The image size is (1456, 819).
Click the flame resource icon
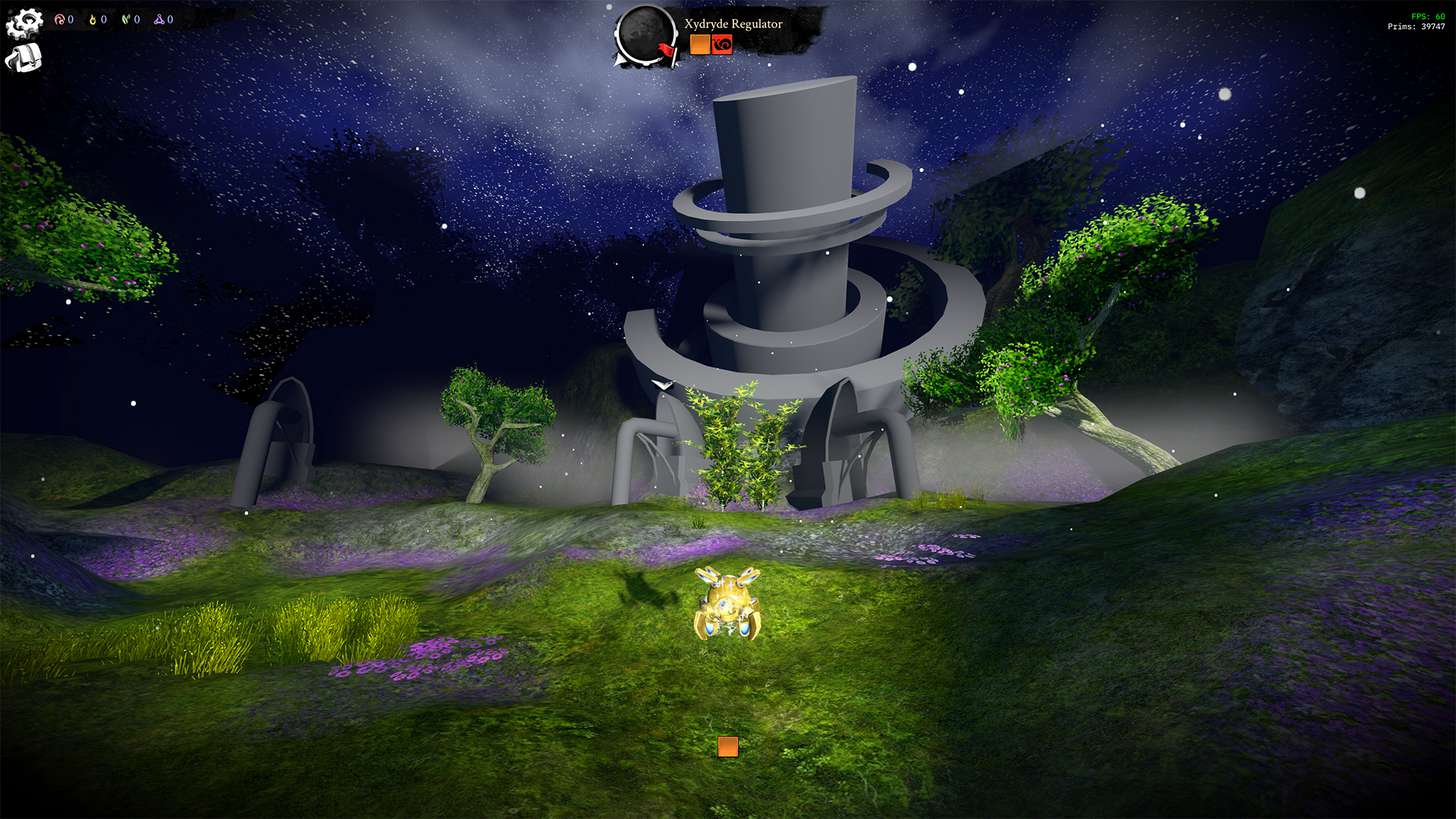(93, 20)
